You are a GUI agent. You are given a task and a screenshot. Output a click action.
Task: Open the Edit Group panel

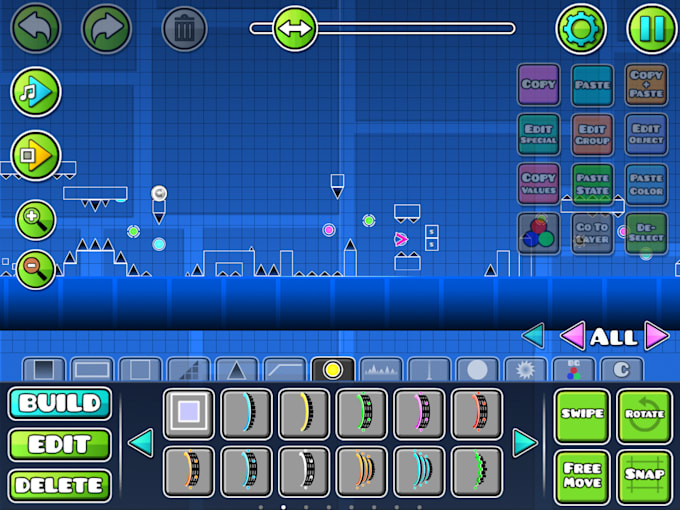(593, 134)
